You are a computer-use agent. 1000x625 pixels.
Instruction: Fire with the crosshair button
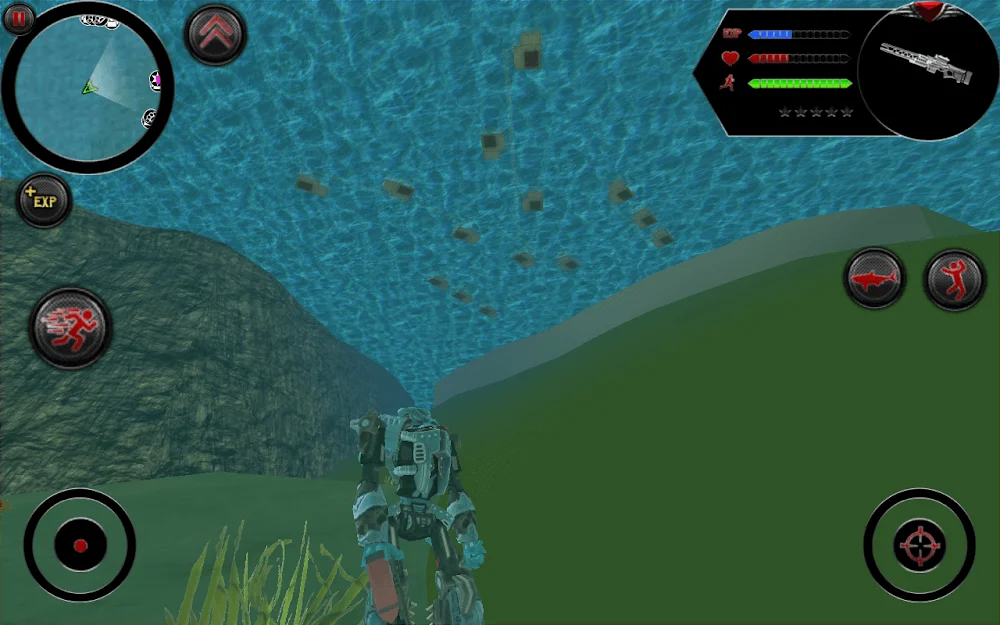tap(919, 545)
